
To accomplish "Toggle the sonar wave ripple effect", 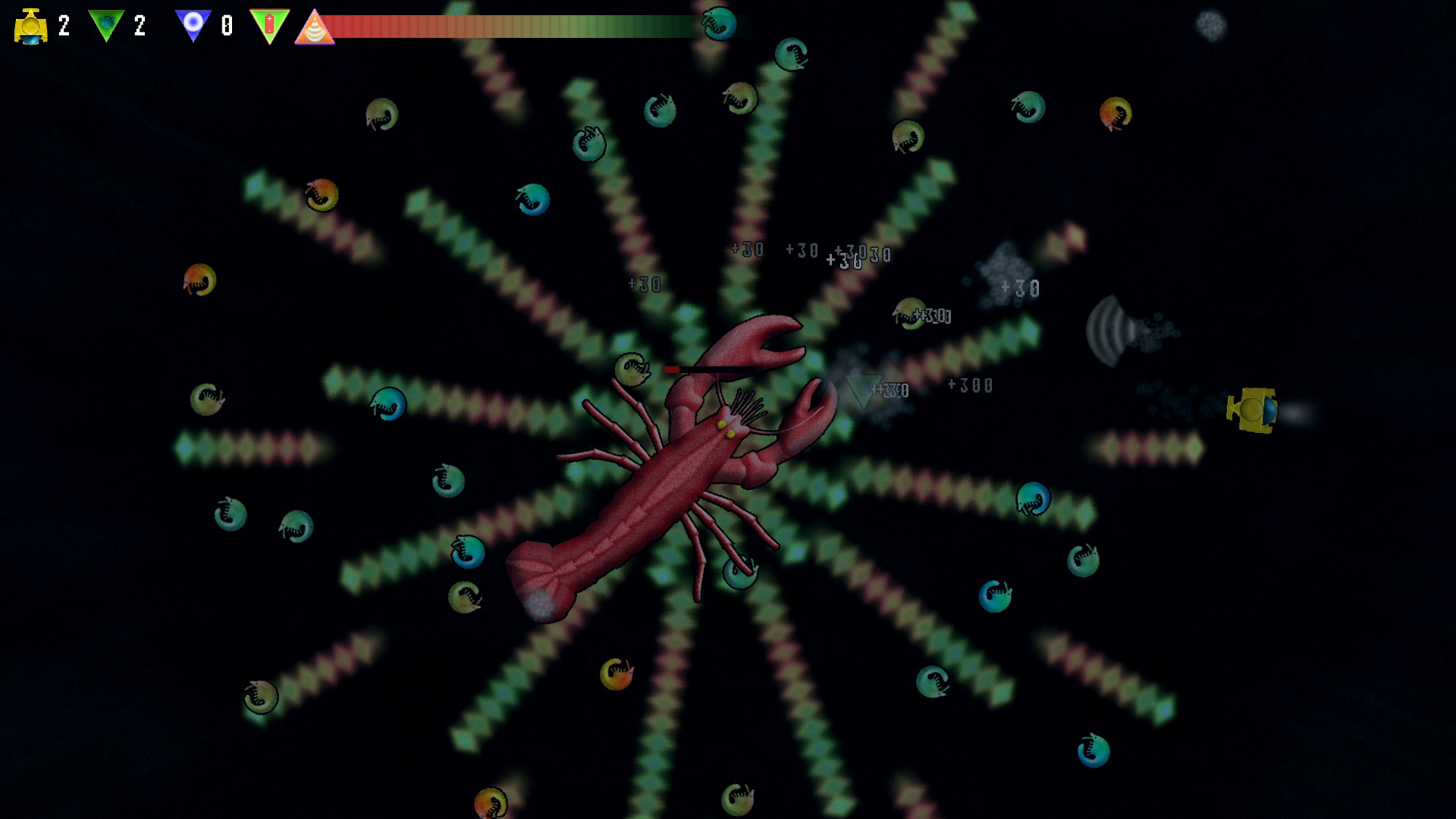I will coord(1109,331).
